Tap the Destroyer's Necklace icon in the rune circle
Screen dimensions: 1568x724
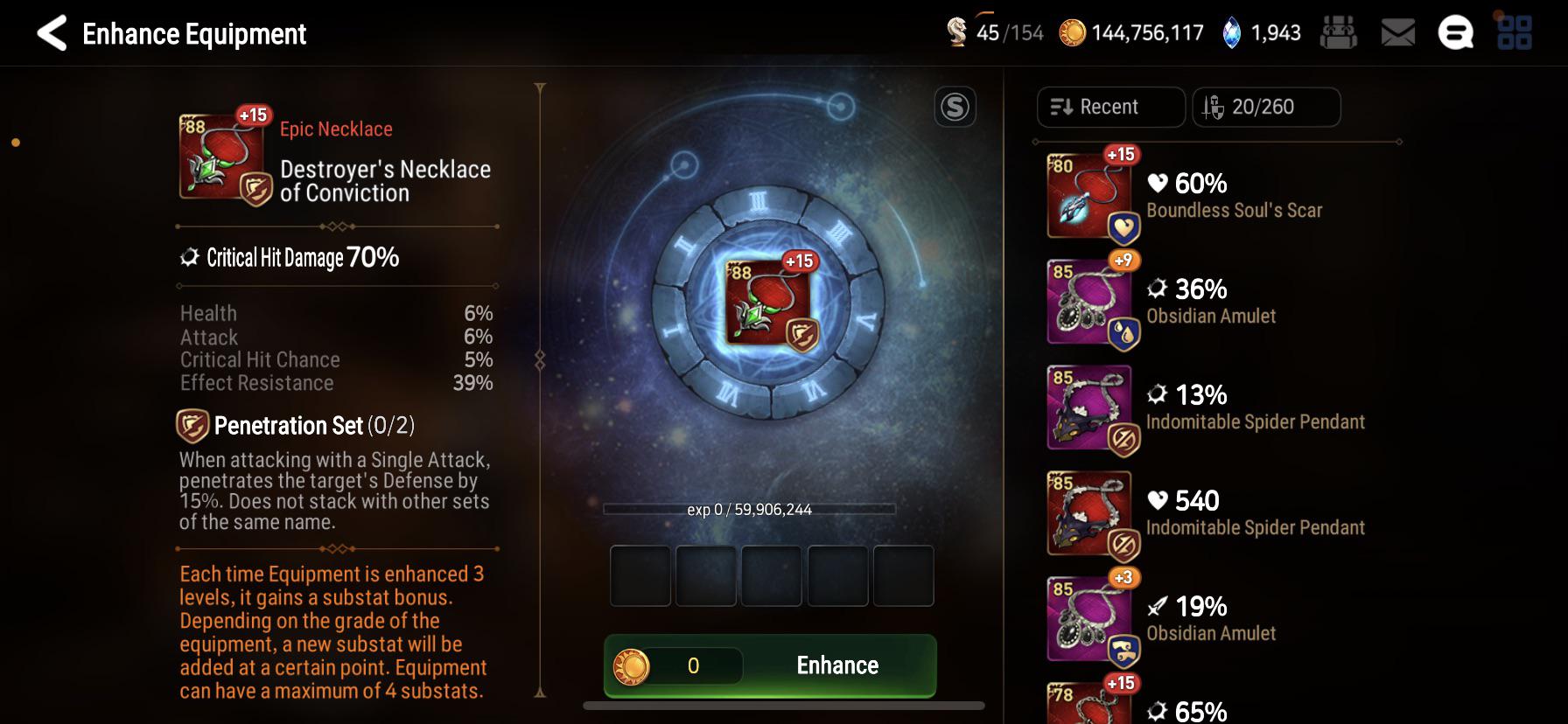(x=768, y=303)
